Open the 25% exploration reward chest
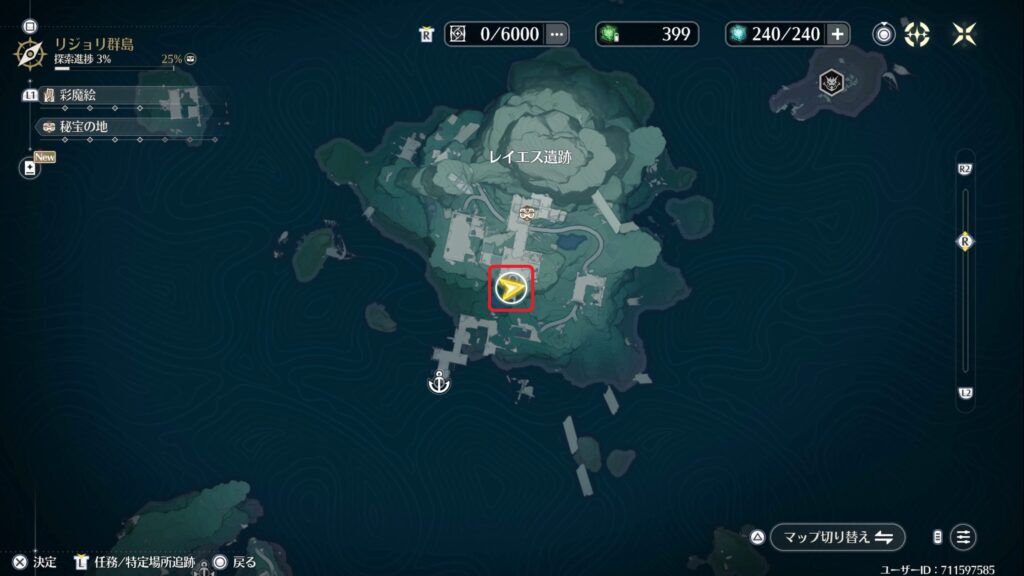Image resolution: width=1024 pixels, height=576 pixels. point(190,60)
